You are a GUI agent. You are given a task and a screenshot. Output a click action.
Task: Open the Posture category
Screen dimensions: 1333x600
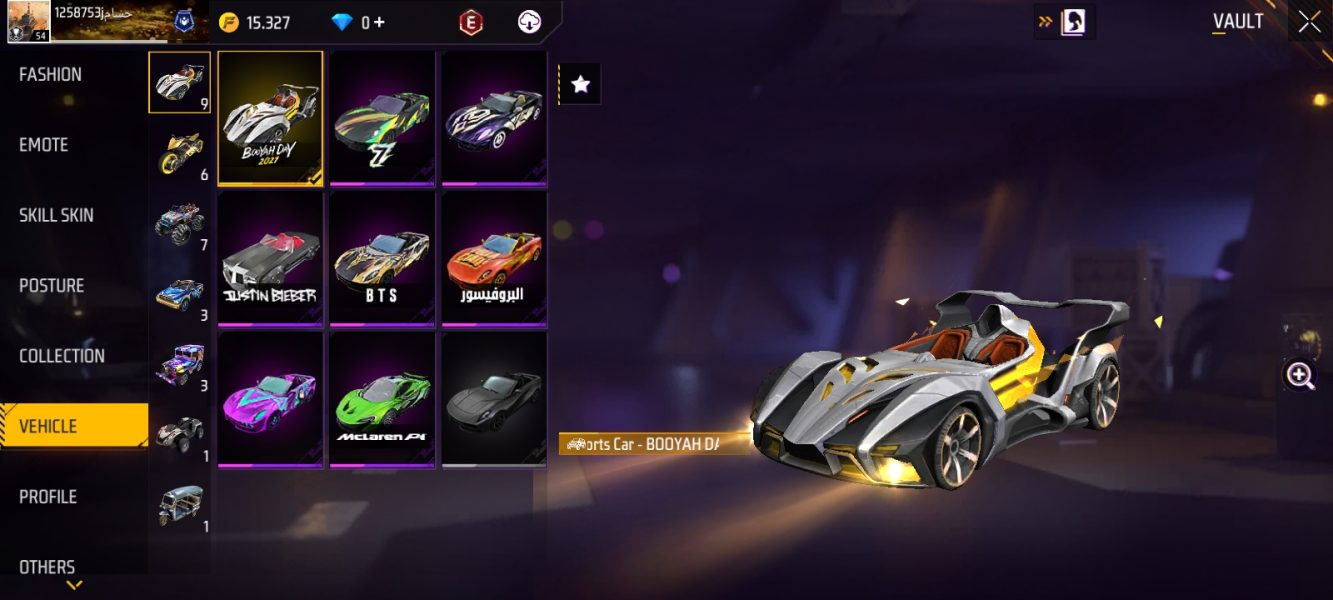pos(52,286)
